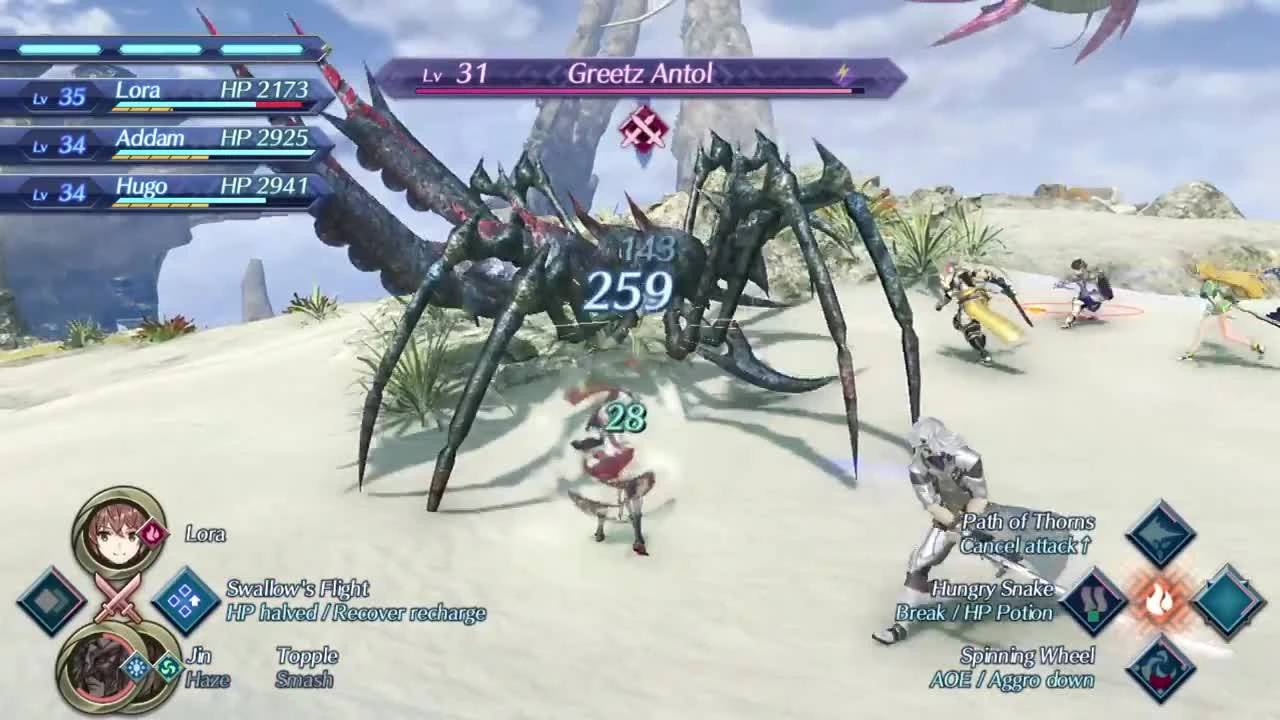Click the crossed swords auto-attack icon

point(120,600)
